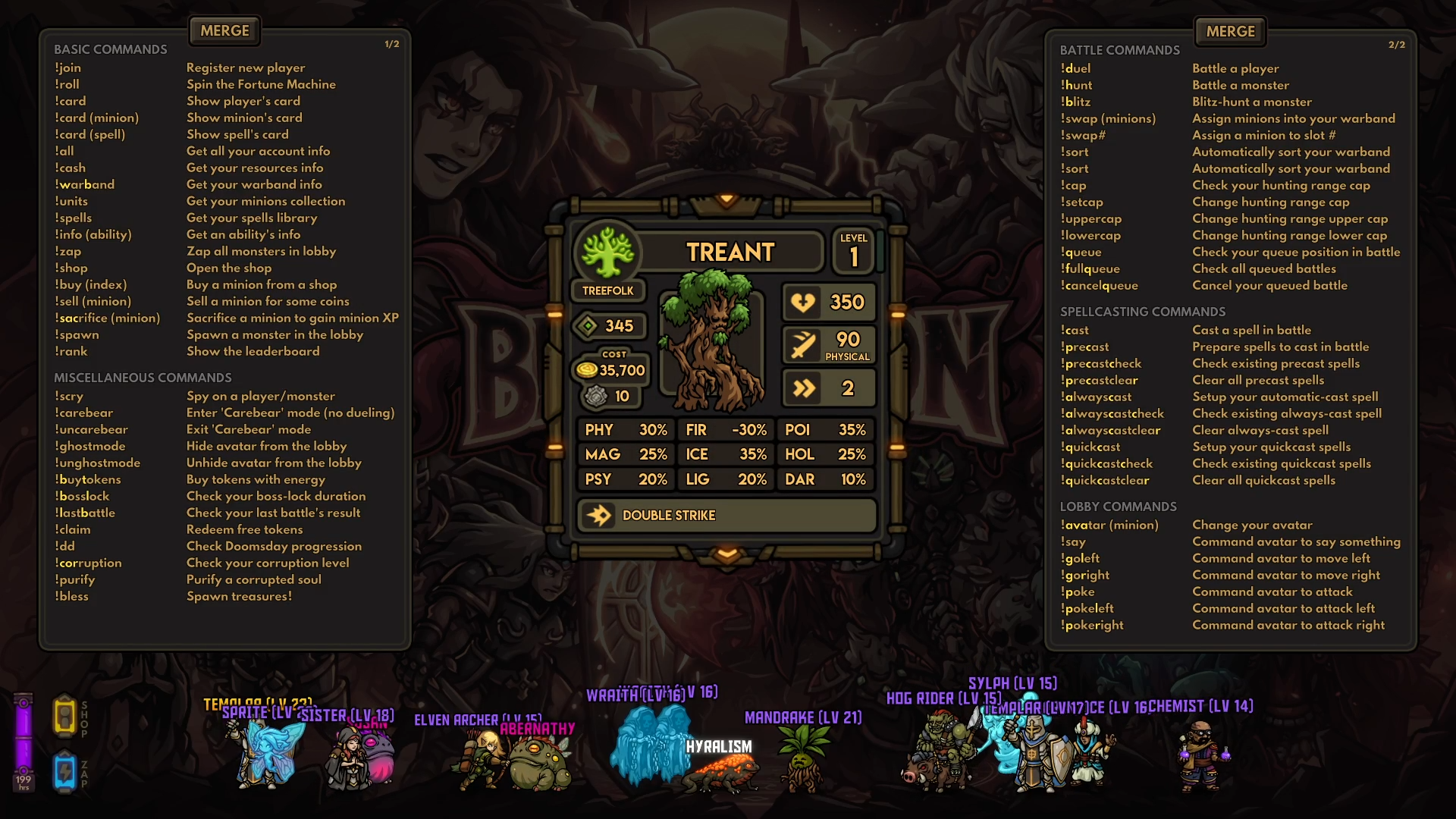The image size is (1456, 819).
Task: Select the right panel MERGE tab
Action: (1228, 31)
